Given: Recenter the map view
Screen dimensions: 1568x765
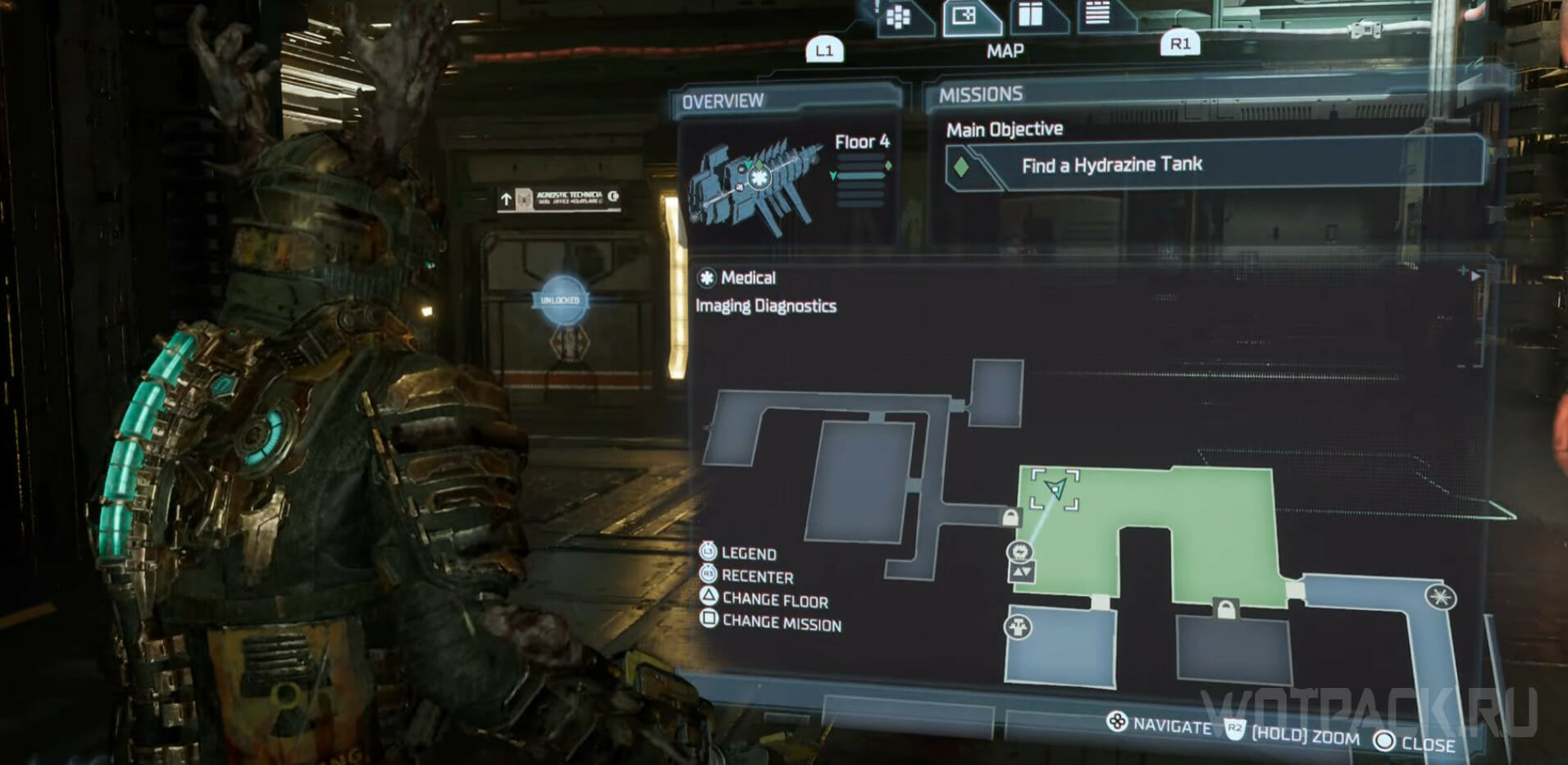Looking at the screenshot, I should click(x=756, y=576).
